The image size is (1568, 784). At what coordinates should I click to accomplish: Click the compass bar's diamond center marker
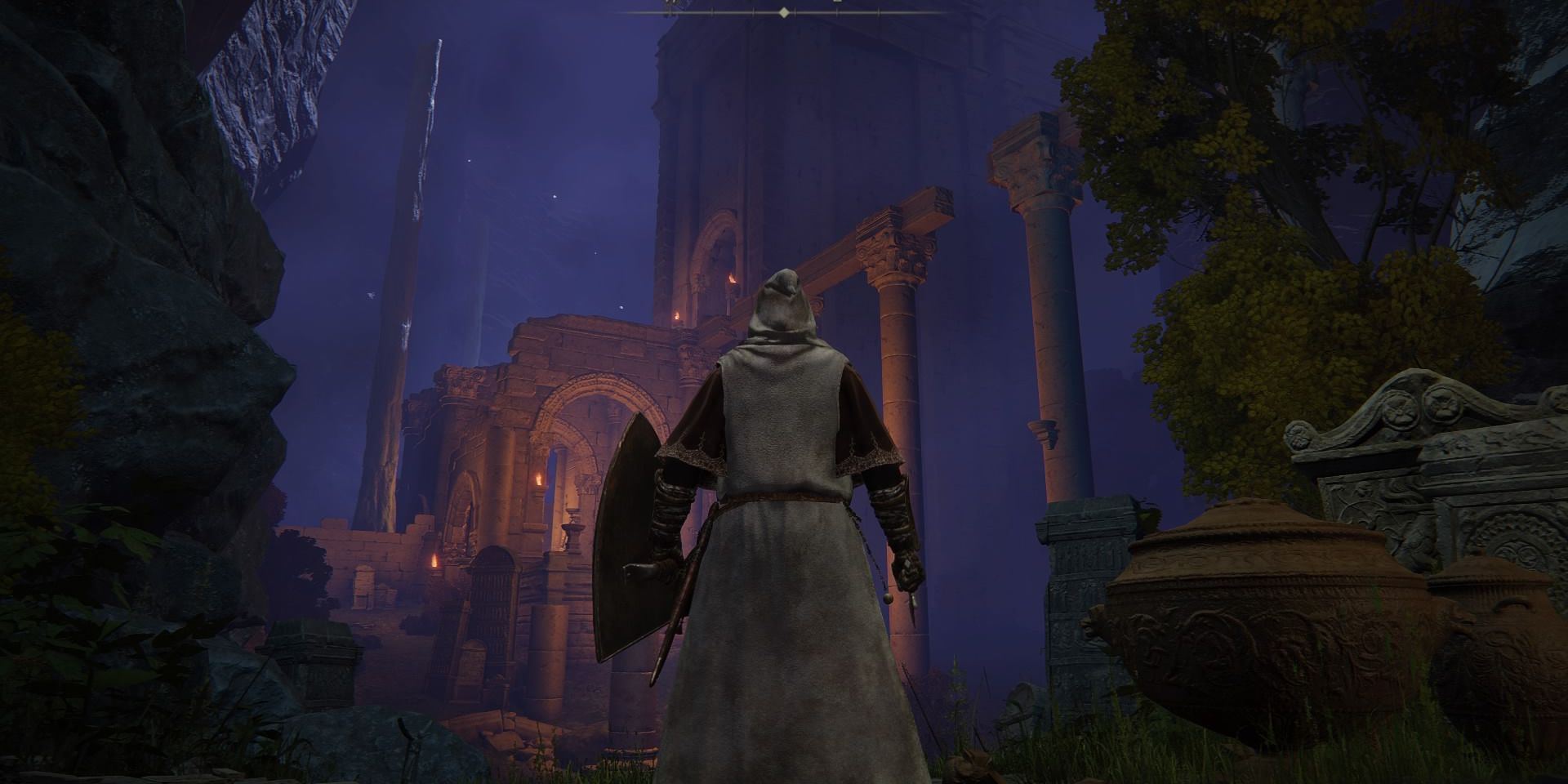tap(784, 12)
